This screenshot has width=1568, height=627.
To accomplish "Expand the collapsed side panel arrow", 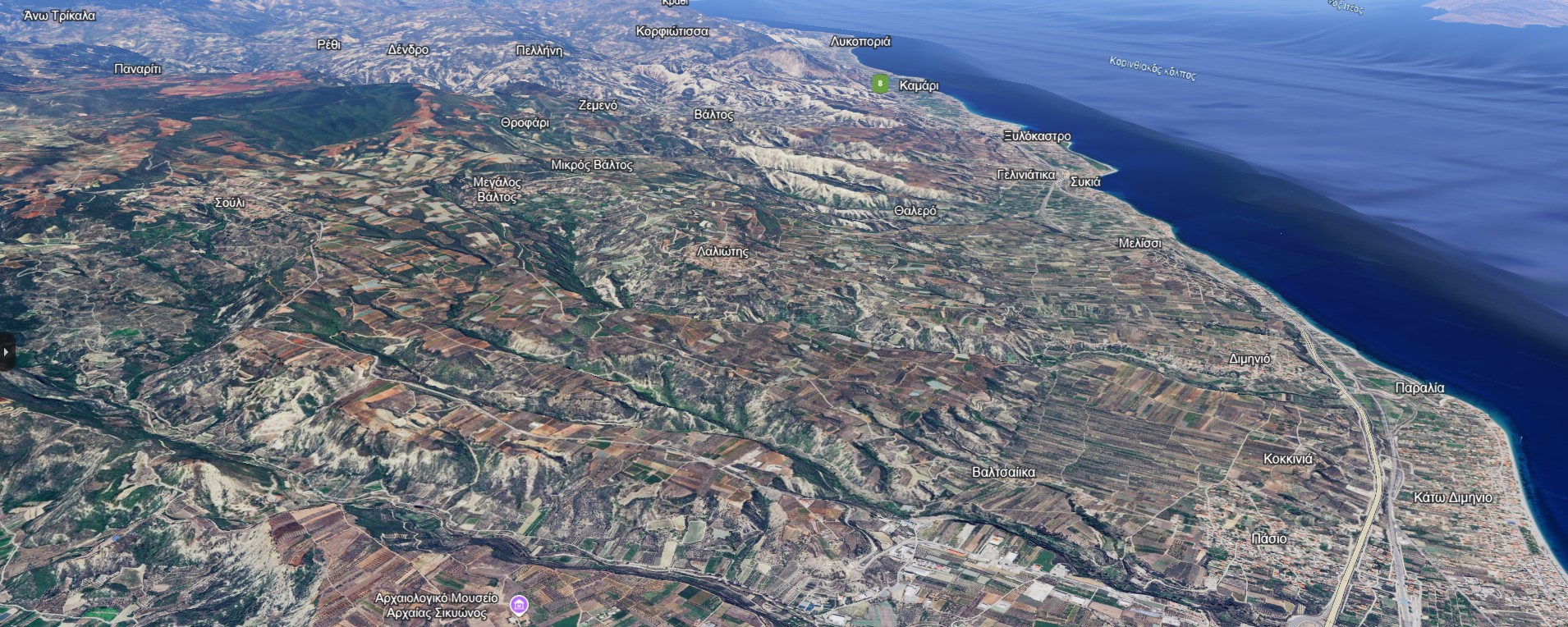I will point(6,352).
